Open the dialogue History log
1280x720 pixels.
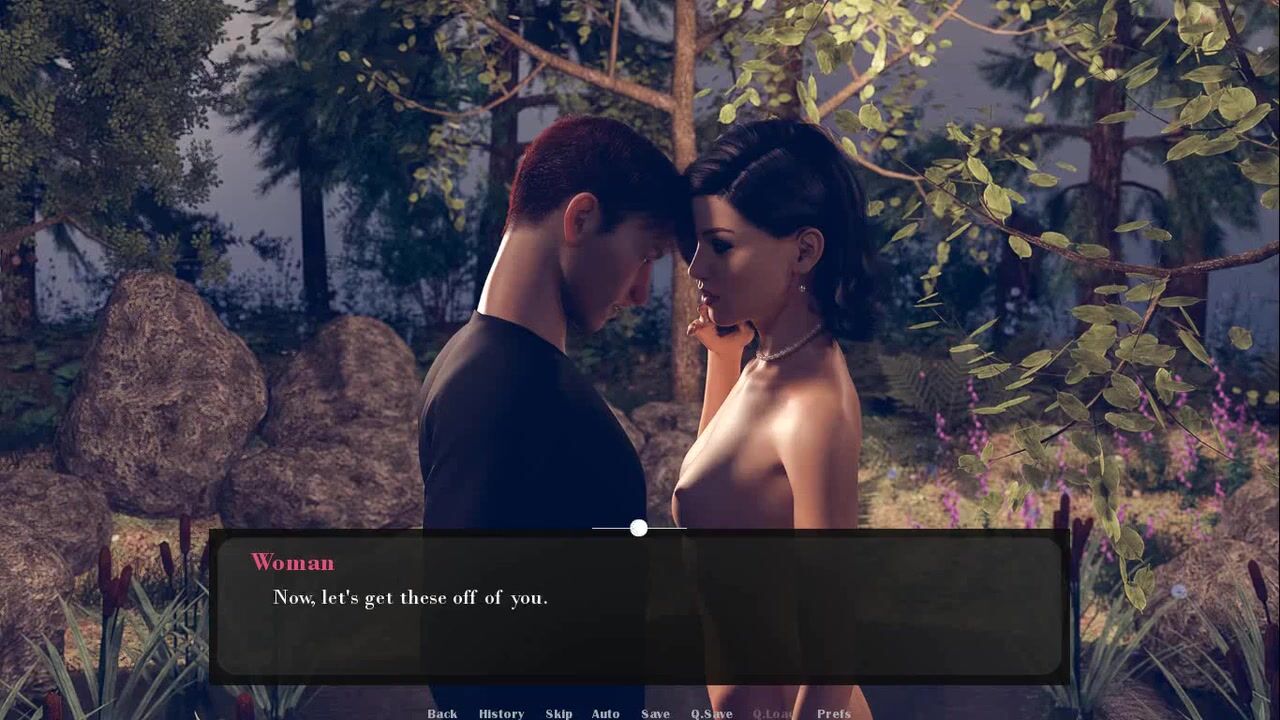tap(501, 713)
